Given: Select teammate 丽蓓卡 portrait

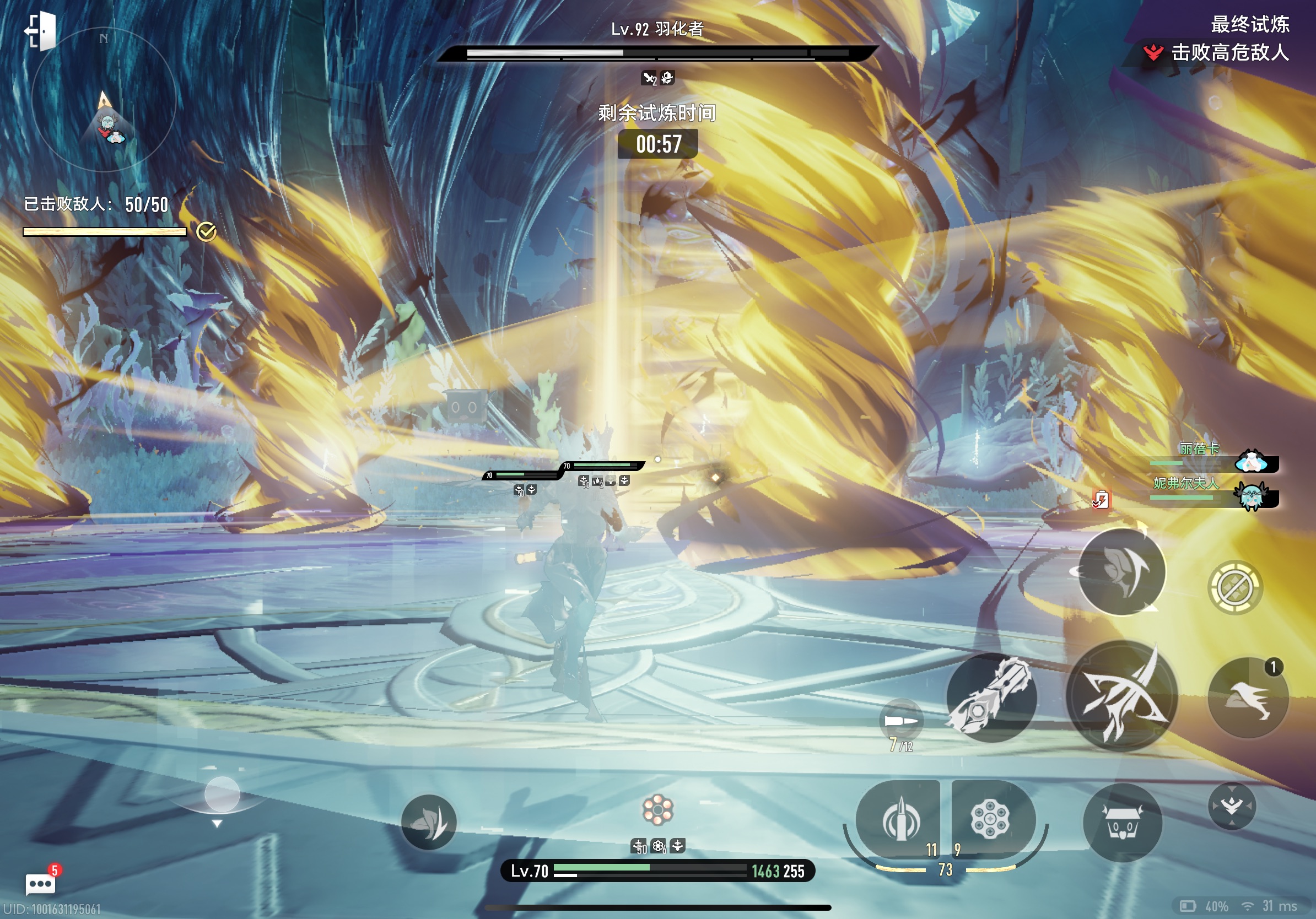Looking at the screenshot, I should (x=1252, y=461).
